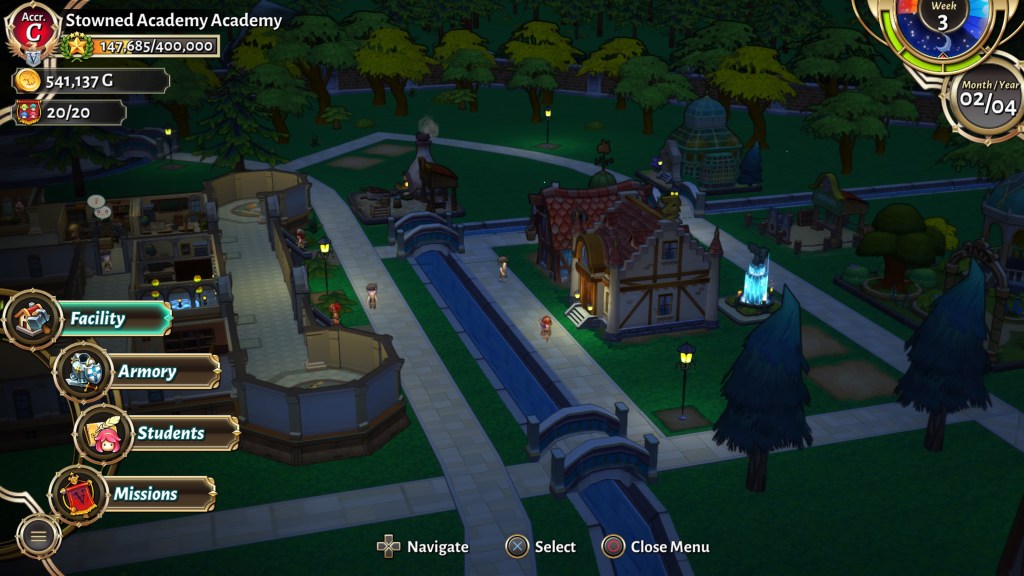The image size is (1024, 576).
Task: Click the week moon dial
Action: [x=941, y=24]
